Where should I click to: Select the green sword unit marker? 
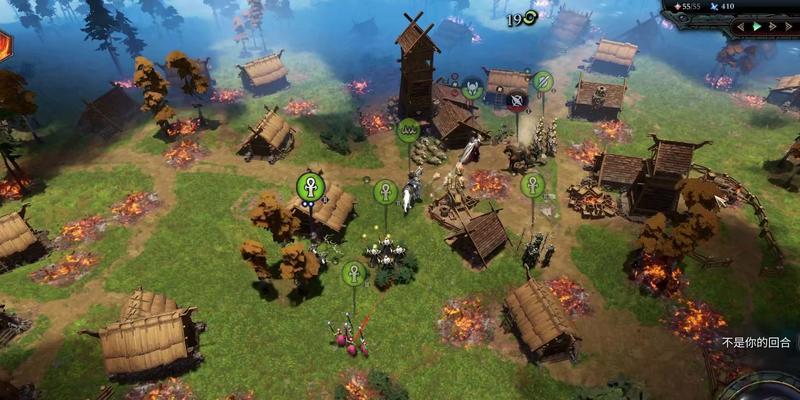[x=543, y=81]
